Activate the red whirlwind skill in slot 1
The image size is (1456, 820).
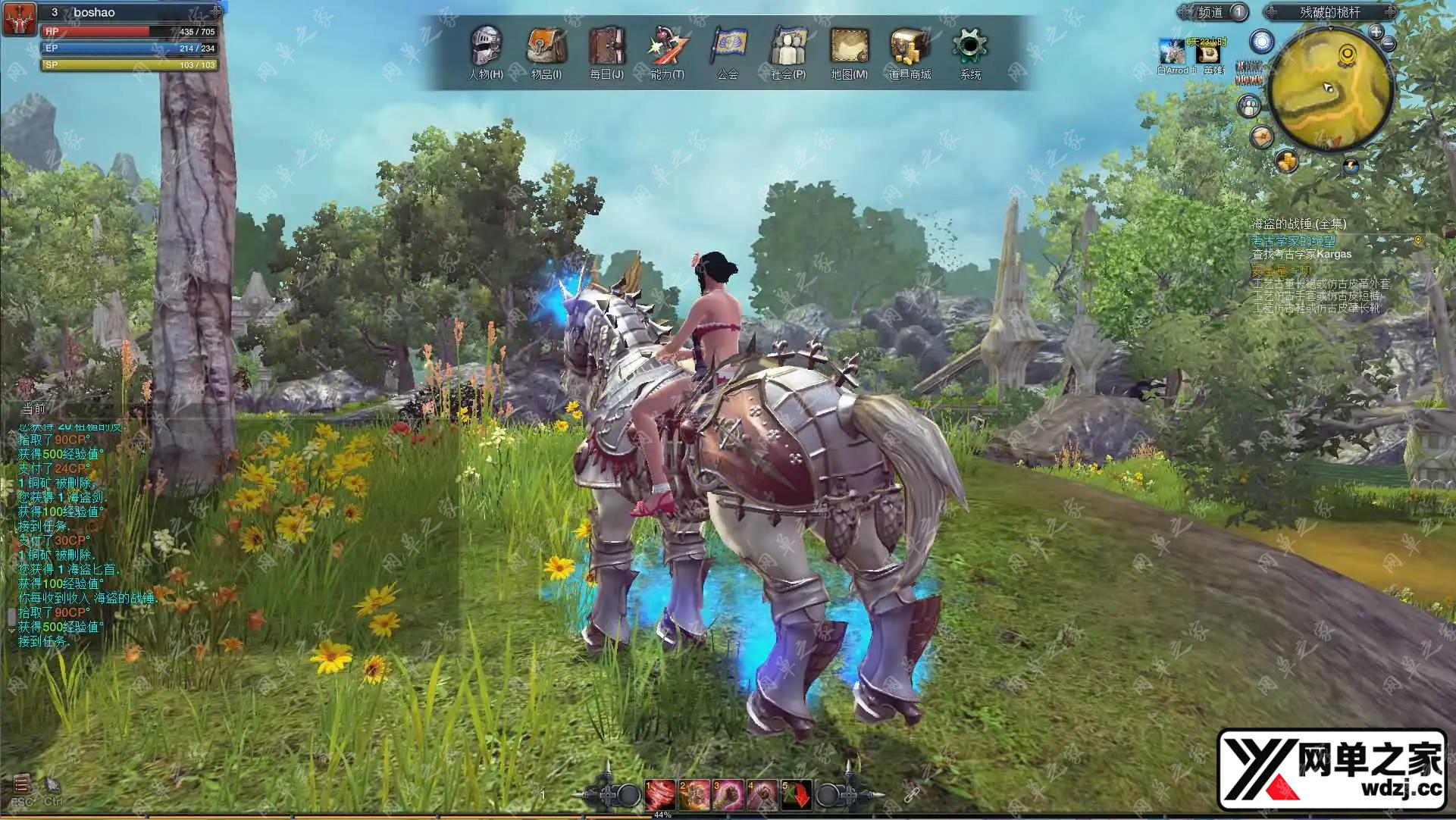coord(659,794)
